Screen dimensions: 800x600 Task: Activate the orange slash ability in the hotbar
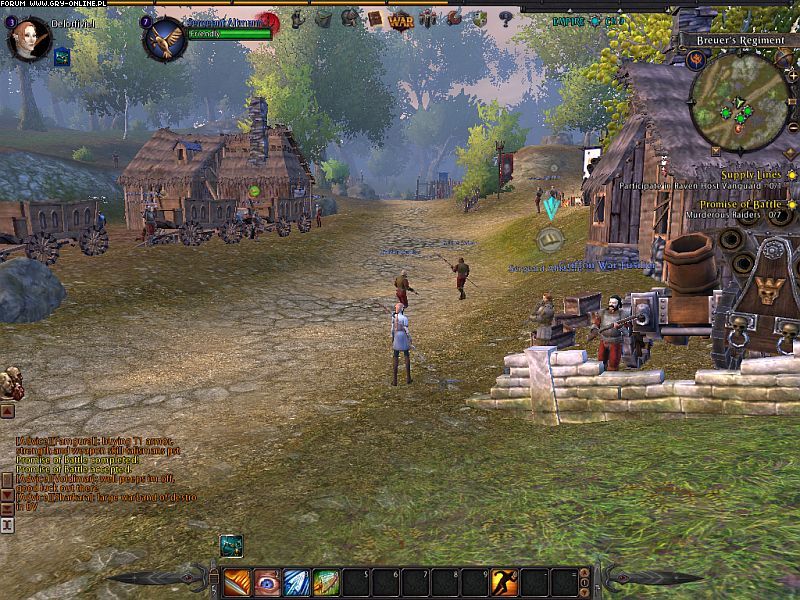(237, 581)
